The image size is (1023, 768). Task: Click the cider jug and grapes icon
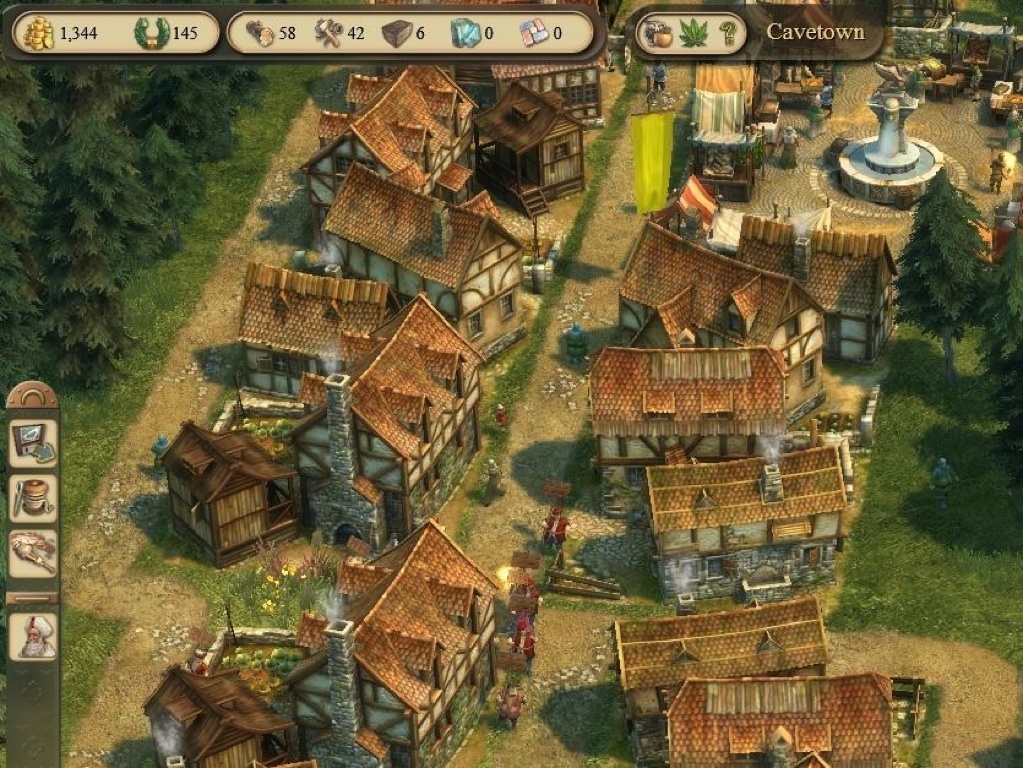click(656, 33)
